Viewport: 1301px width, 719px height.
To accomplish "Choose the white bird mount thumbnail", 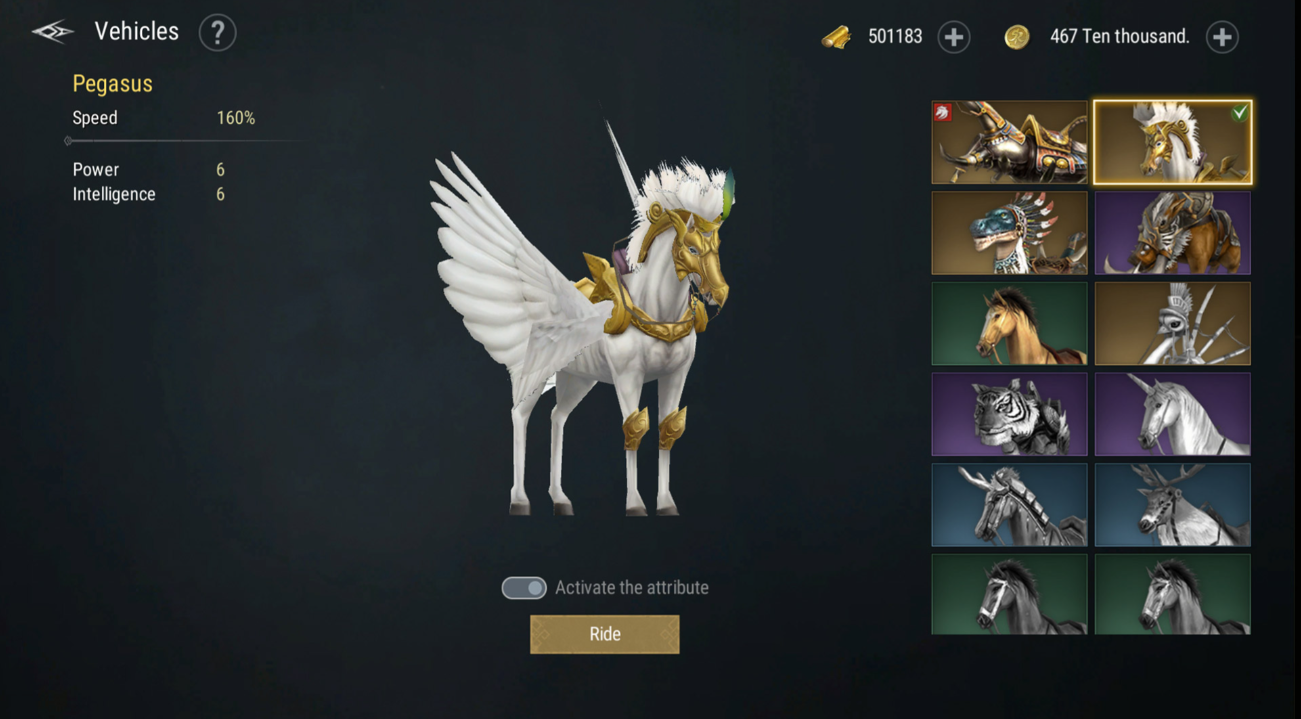I will (1172, 323).
